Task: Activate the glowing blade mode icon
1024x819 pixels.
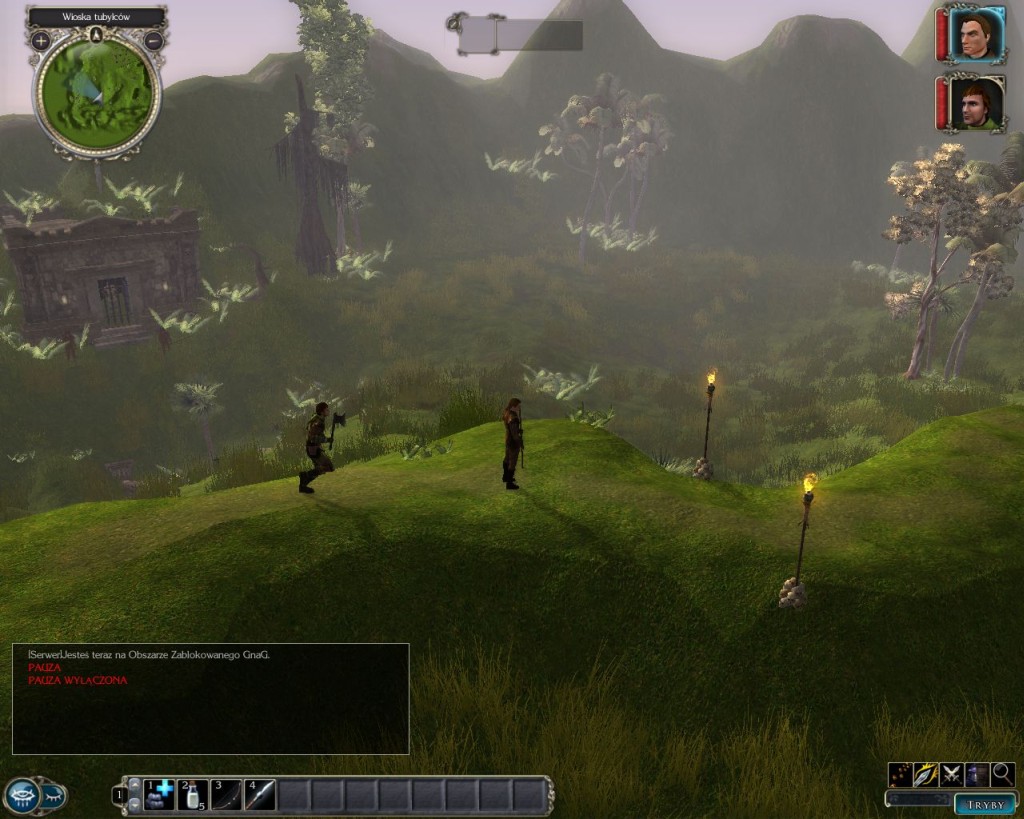Action: click(926, 774)
